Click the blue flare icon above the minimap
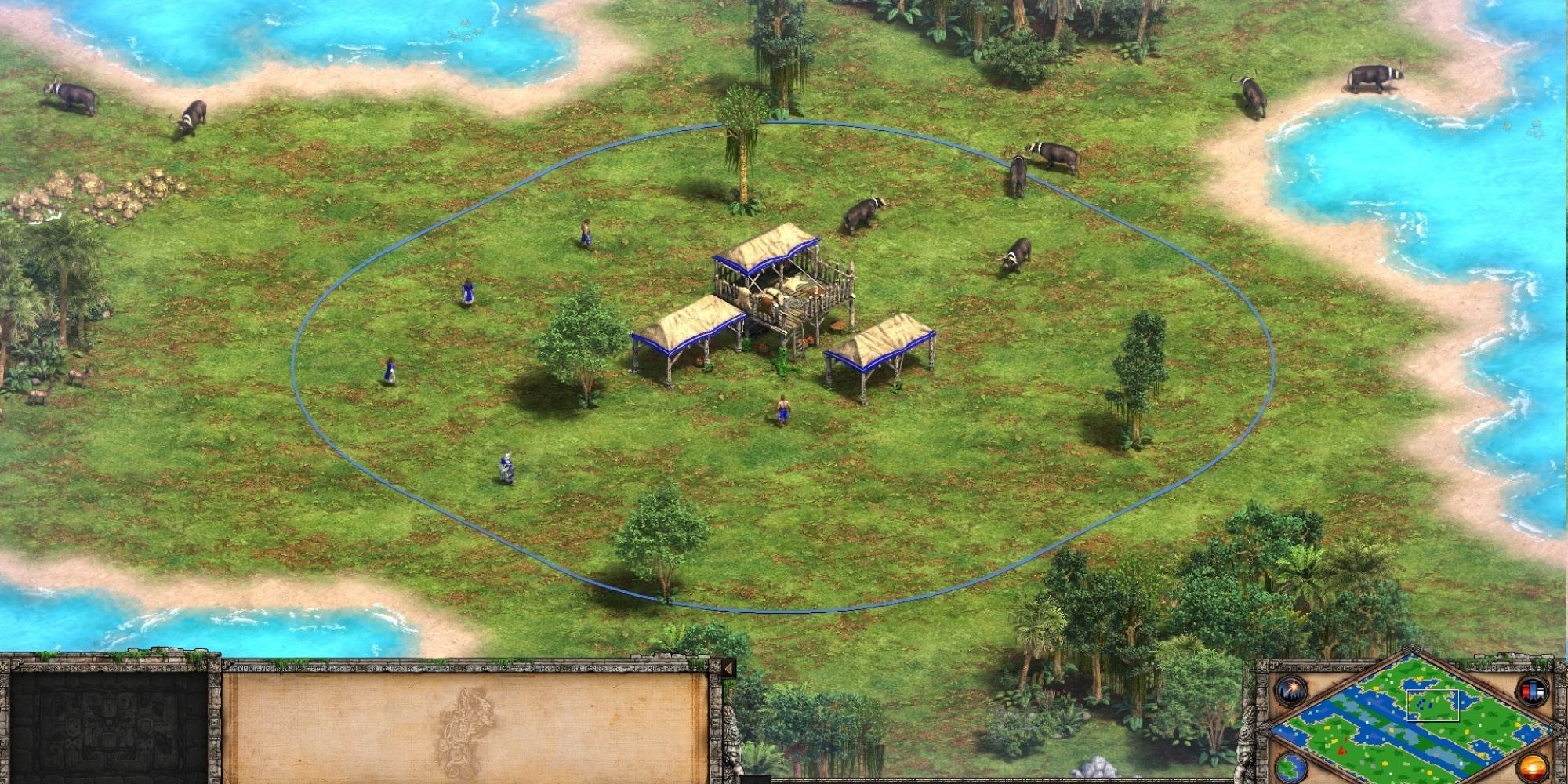The height and width of the screenshot is (784, 1568). 1290,690
